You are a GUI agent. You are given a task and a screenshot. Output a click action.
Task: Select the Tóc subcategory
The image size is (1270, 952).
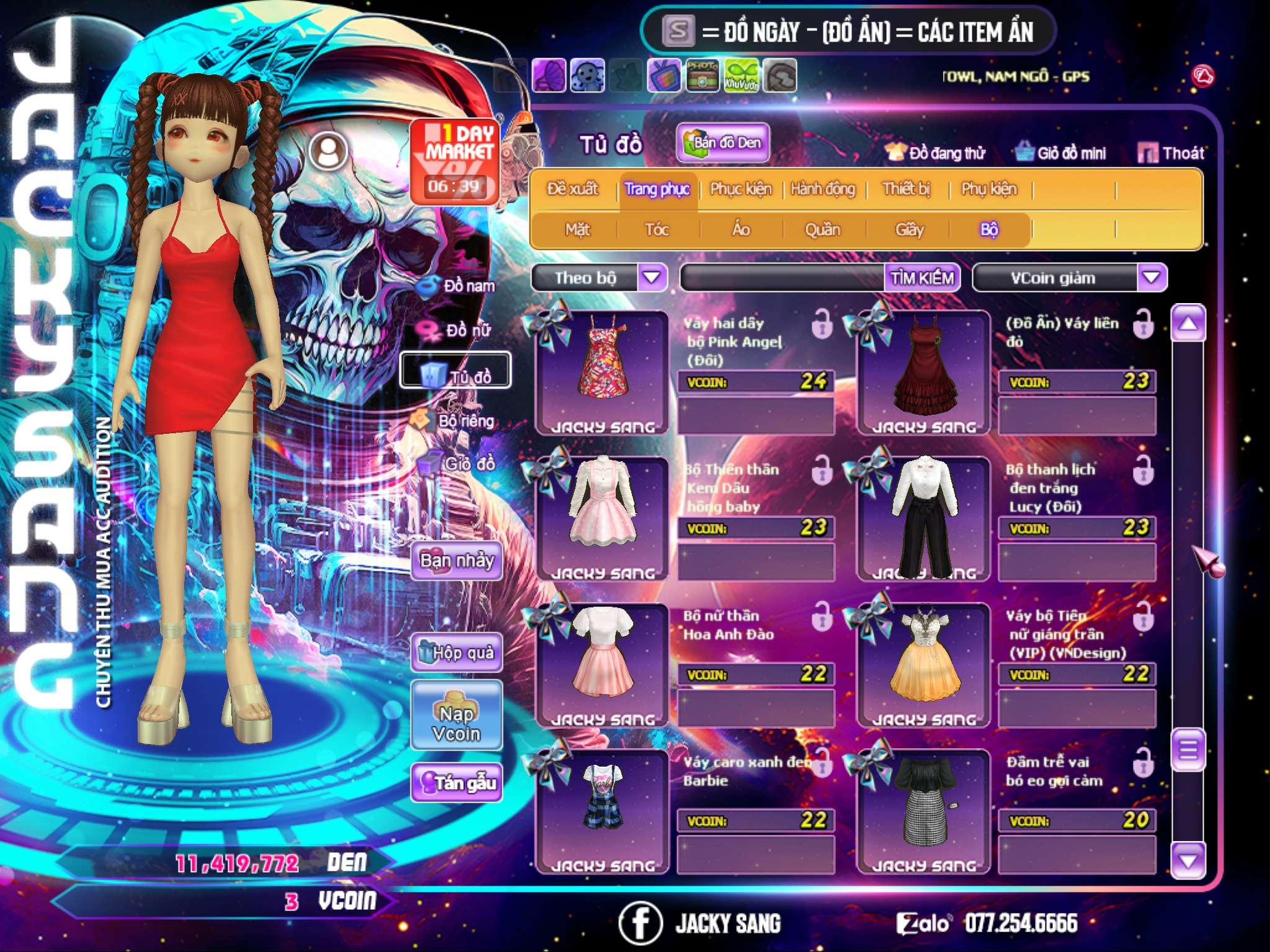coord(657,230)
